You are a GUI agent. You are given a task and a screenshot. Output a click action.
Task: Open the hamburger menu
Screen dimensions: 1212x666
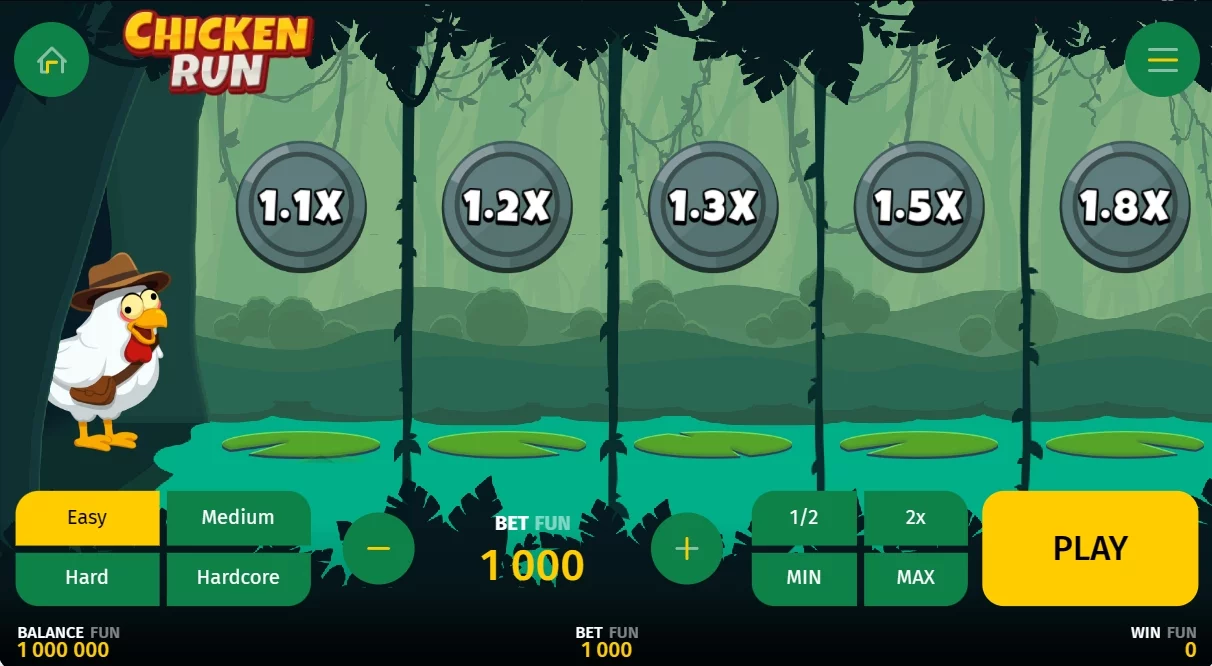1162,60
